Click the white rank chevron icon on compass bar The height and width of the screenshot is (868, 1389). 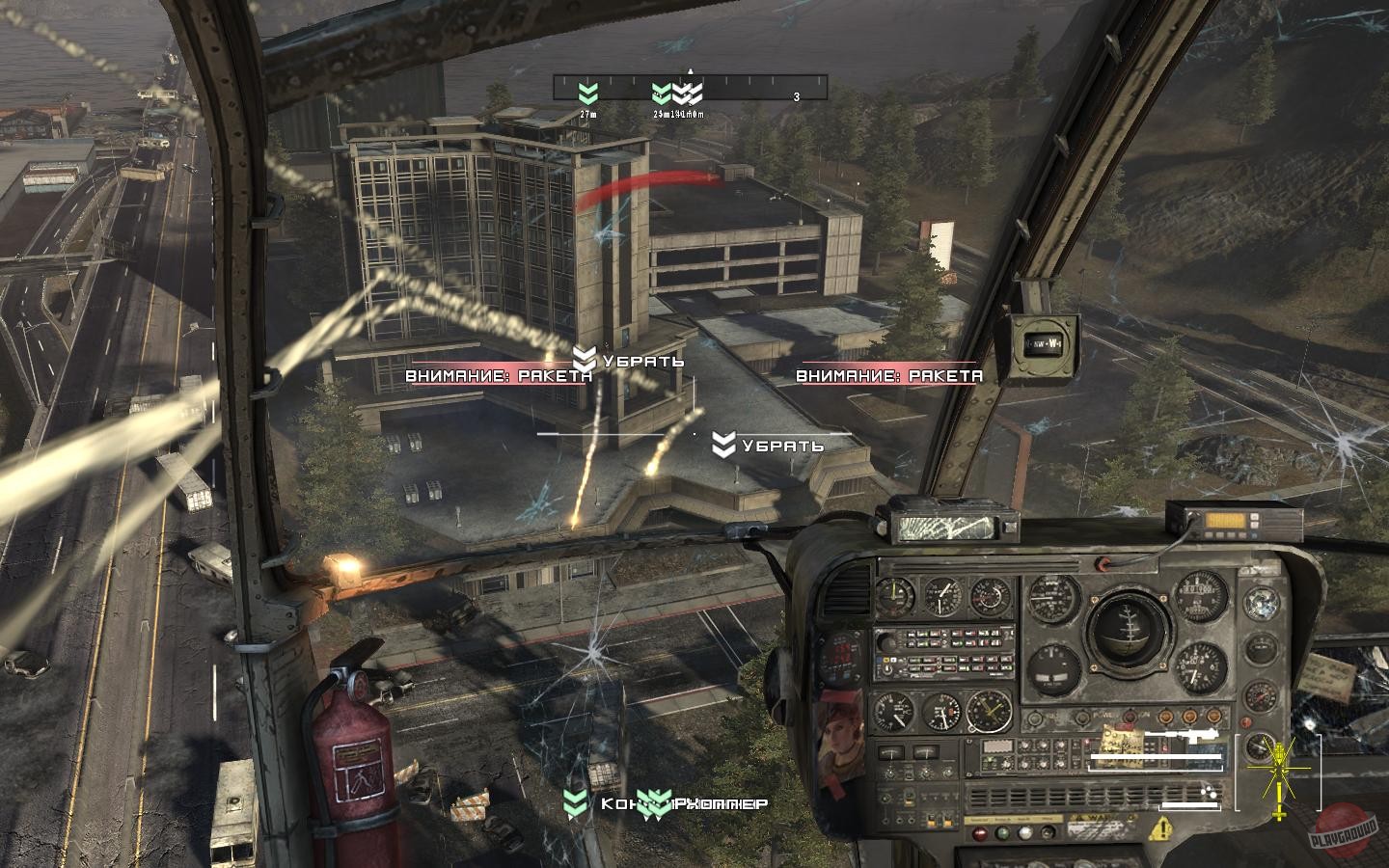(x=687, y=93)
